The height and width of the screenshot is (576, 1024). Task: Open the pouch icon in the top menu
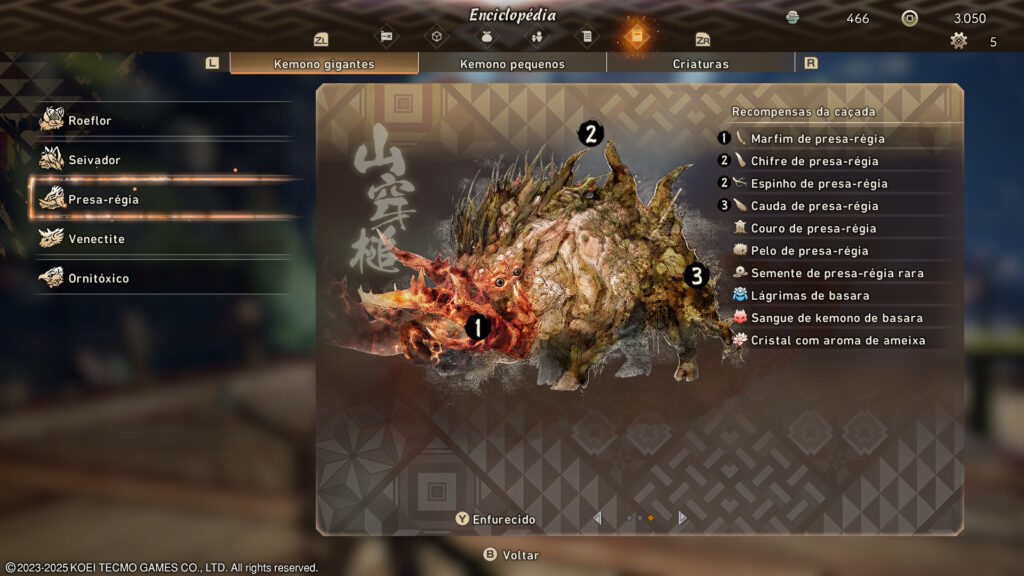coord(487,37)
